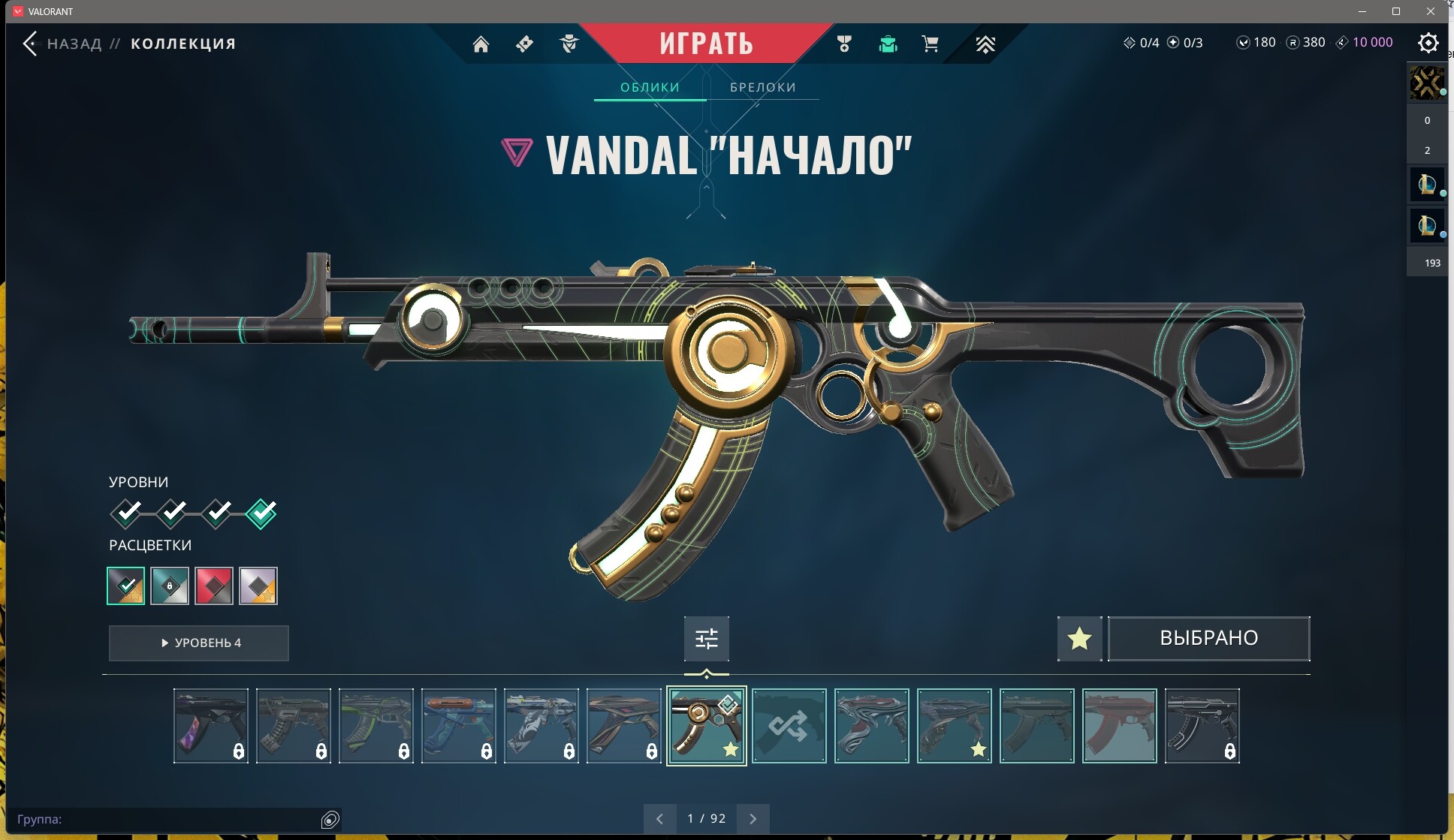Toggle the favorite star next to ВЫБРАНО

(x=1079, y=638)
